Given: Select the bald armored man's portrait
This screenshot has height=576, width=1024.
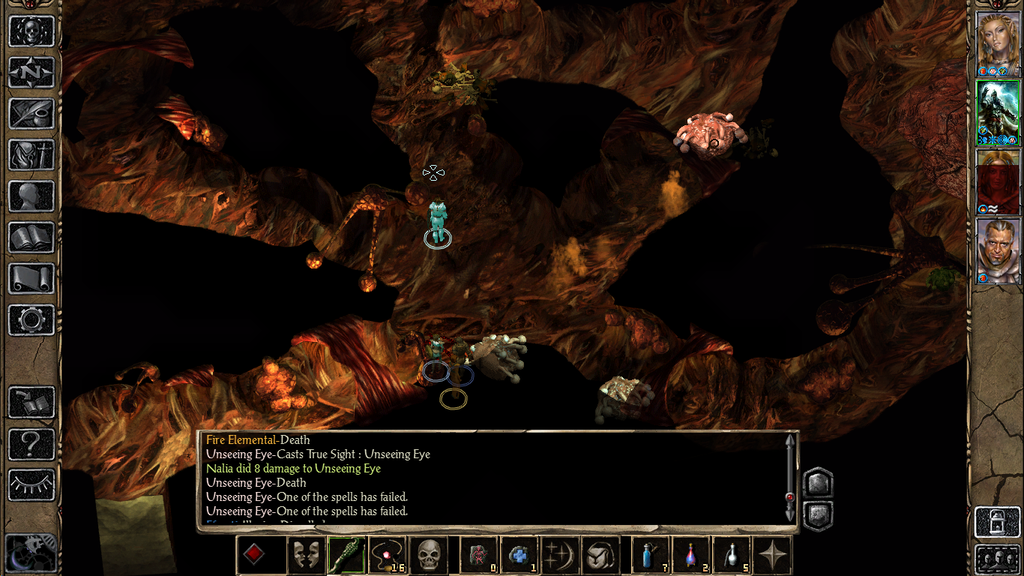Looking at the screenshot, I should click(996, 250).
